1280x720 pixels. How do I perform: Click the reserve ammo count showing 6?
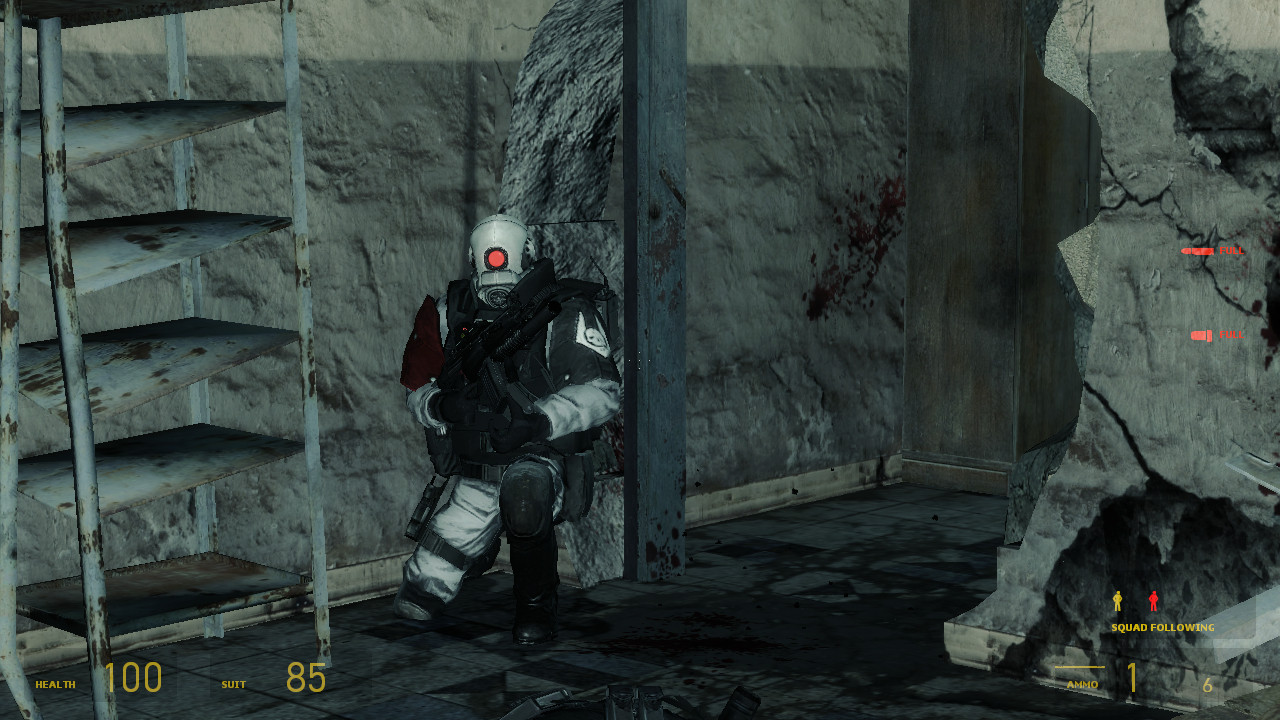[x=1208, y=683]
